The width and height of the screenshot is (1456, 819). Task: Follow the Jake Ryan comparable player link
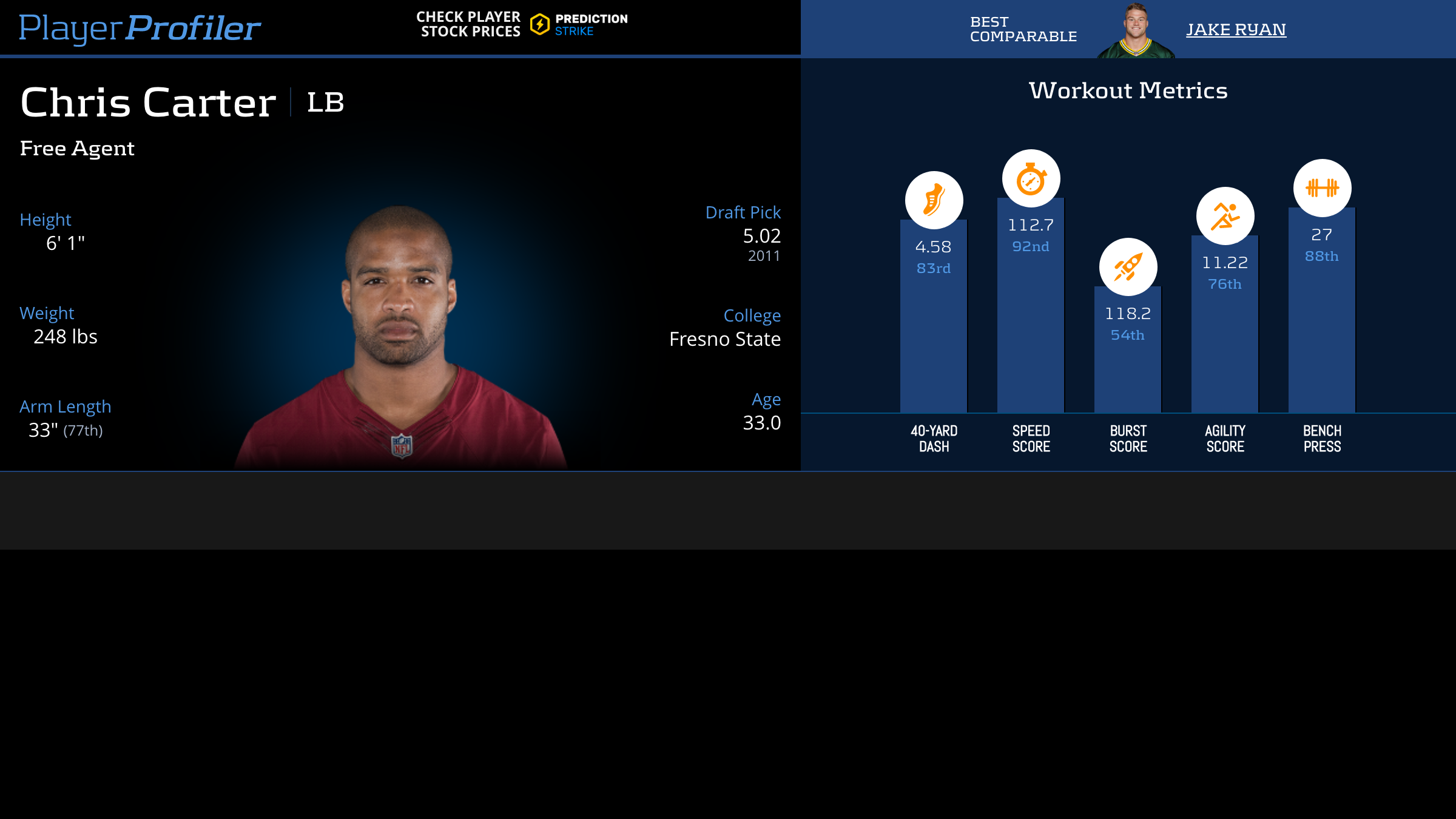[1236, 29]
